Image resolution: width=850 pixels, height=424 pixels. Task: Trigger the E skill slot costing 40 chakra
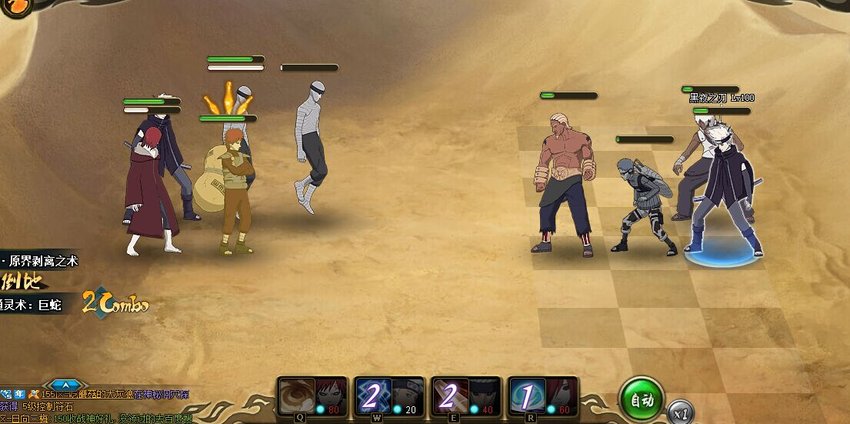pyautogui.click(x=449, y=395)
